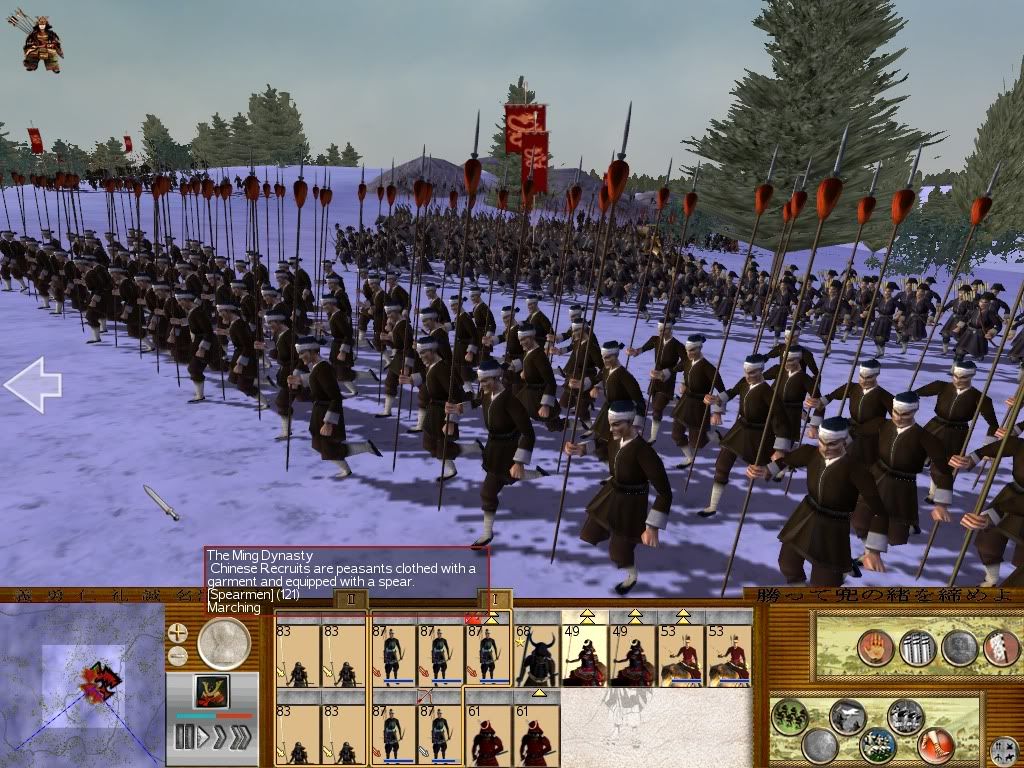Viewport: 1024px width, 768px height.
Task: Zoom out the minimap with the minus button
Action: pyautogui.click(x=178, y=656)
